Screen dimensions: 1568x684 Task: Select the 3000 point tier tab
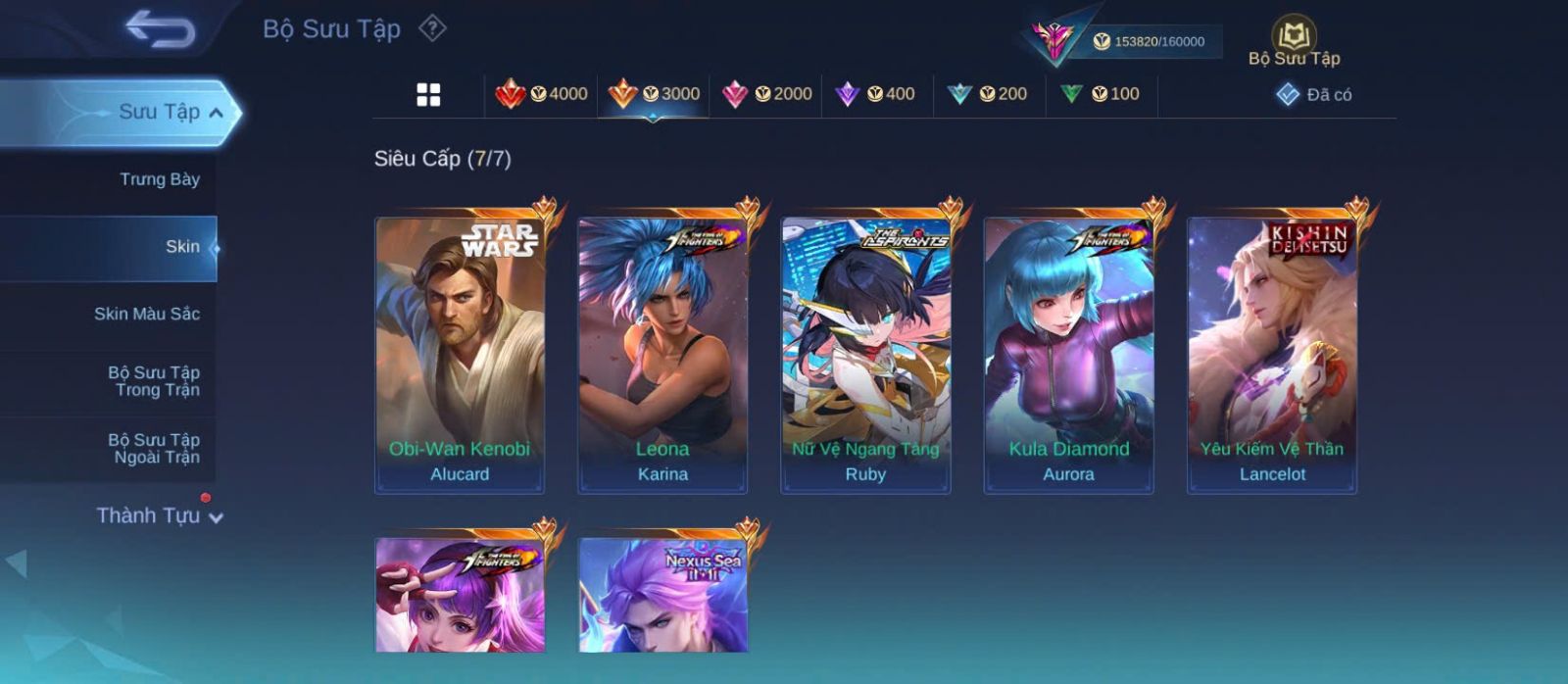[x=654, y=94]
